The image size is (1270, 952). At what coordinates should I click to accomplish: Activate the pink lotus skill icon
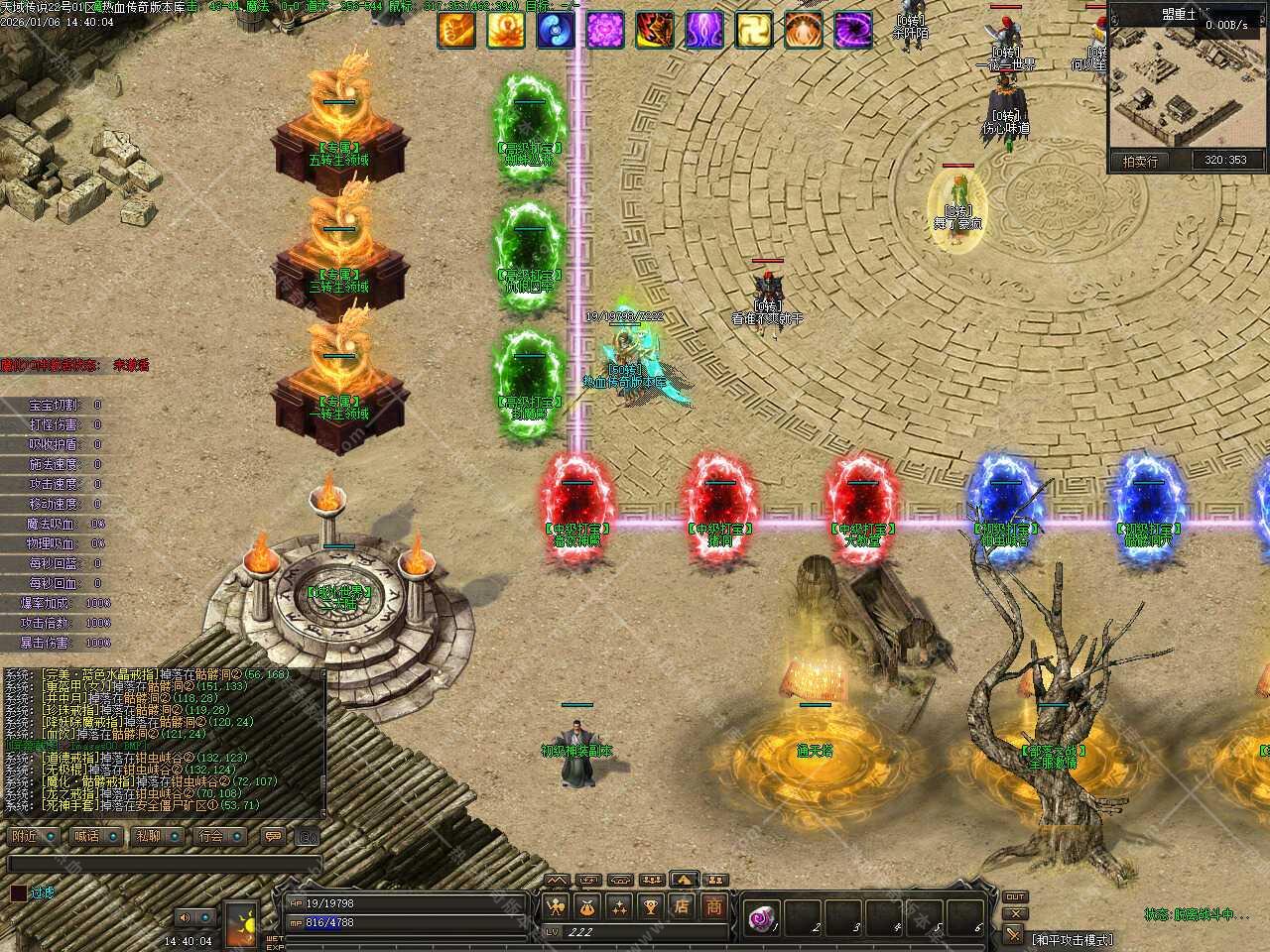605,31
